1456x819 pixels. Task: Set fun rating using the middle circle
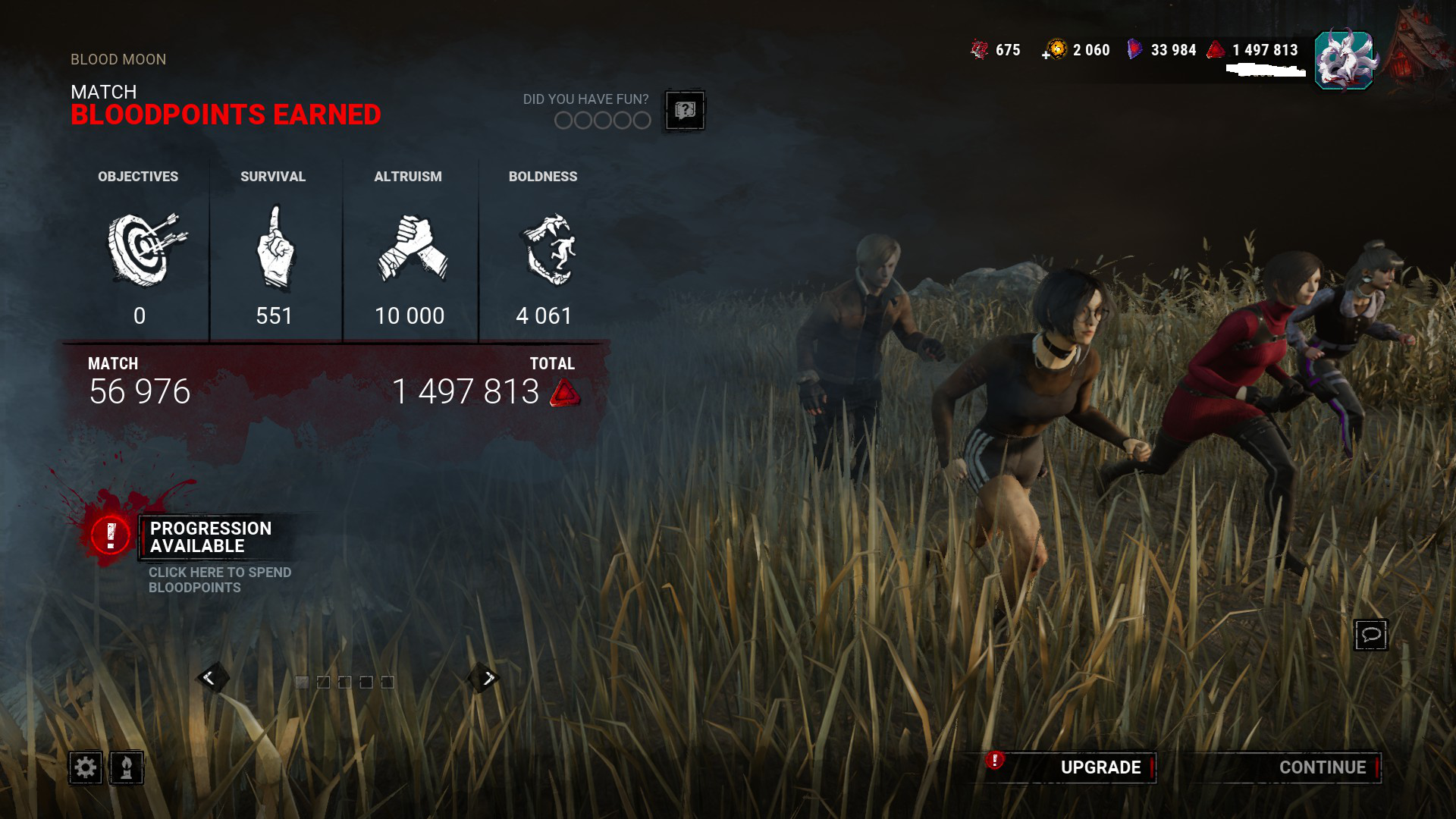603,120
